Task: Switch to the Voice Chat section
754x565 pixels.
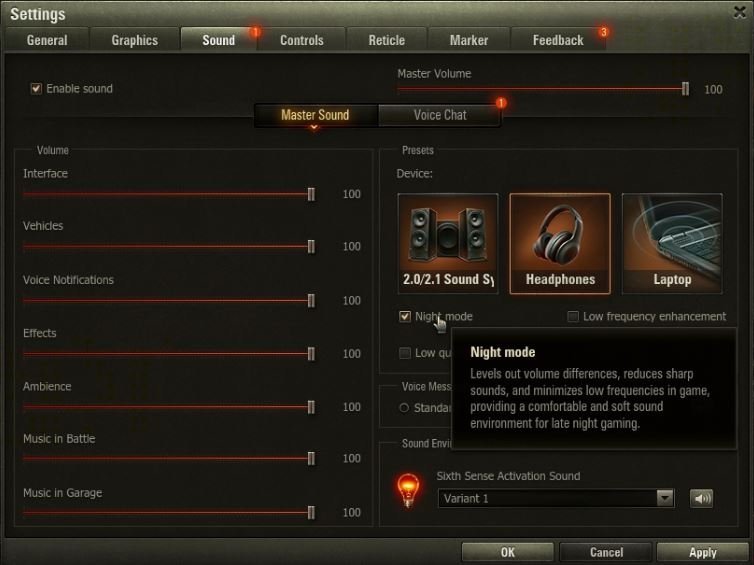Action: point(440,115)
